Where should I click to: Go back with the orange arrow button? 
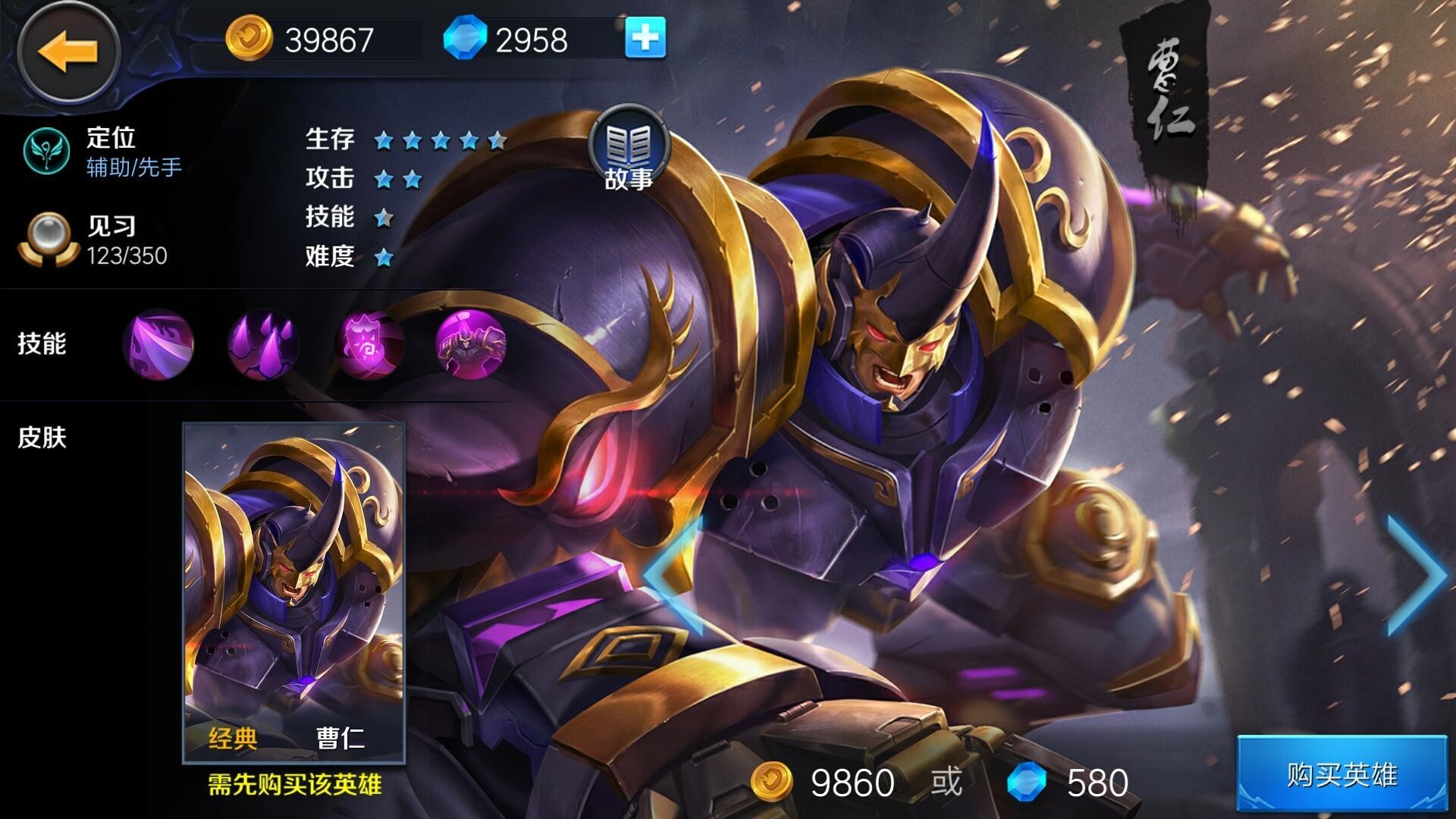68,52
